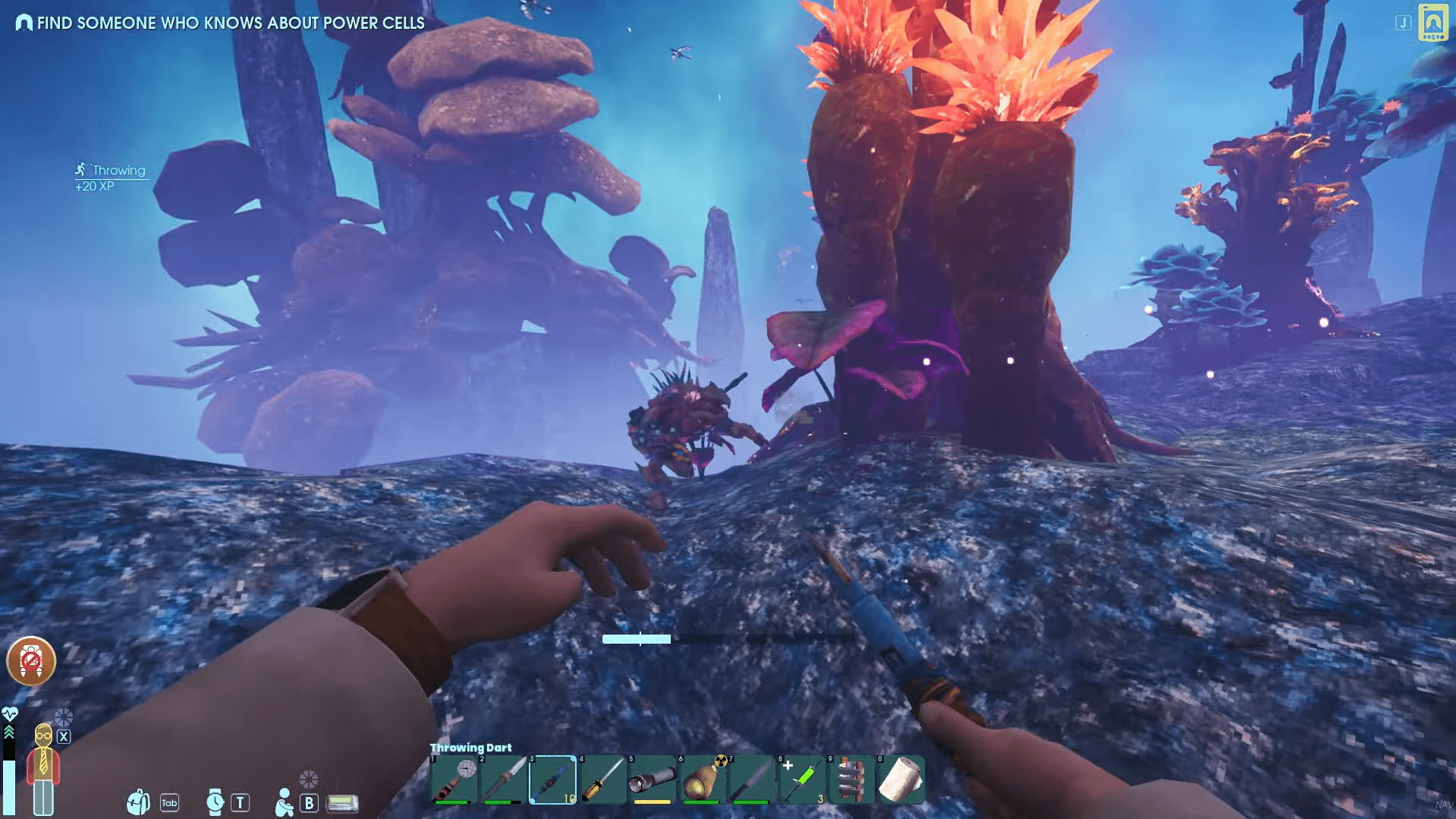This screenshot has height=819, width=1456.
Task: Click the crossed-out jetpack status badge
Action: [31, 661]
